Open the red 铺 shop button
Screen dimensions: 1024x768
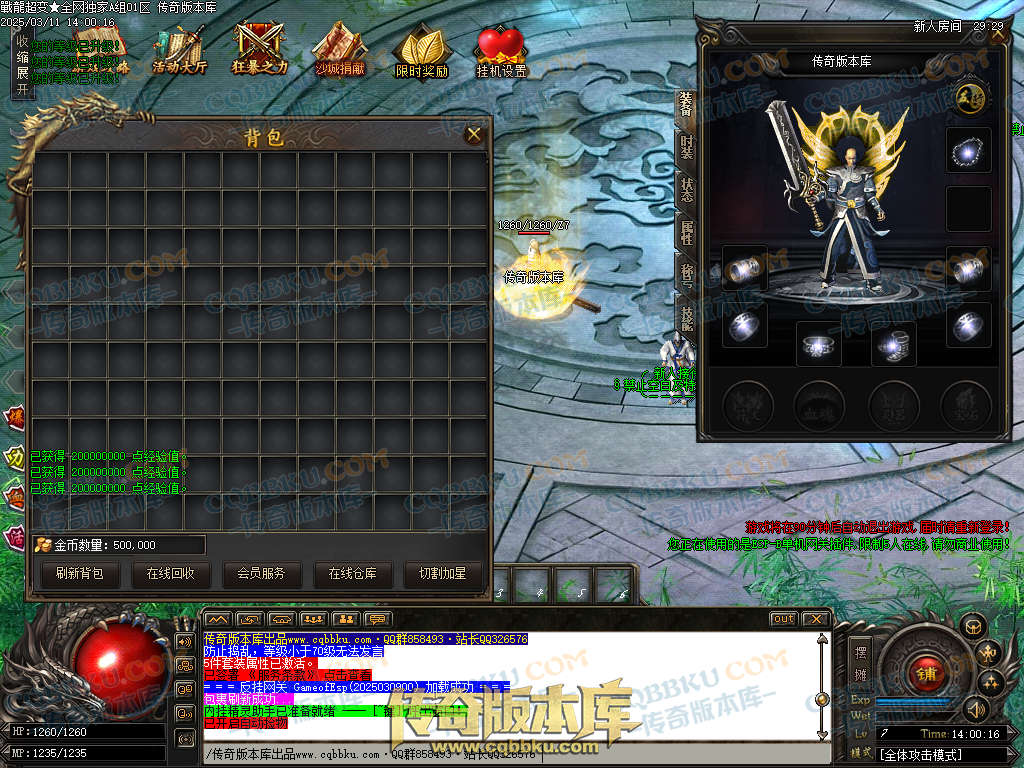tap(926, 674)
